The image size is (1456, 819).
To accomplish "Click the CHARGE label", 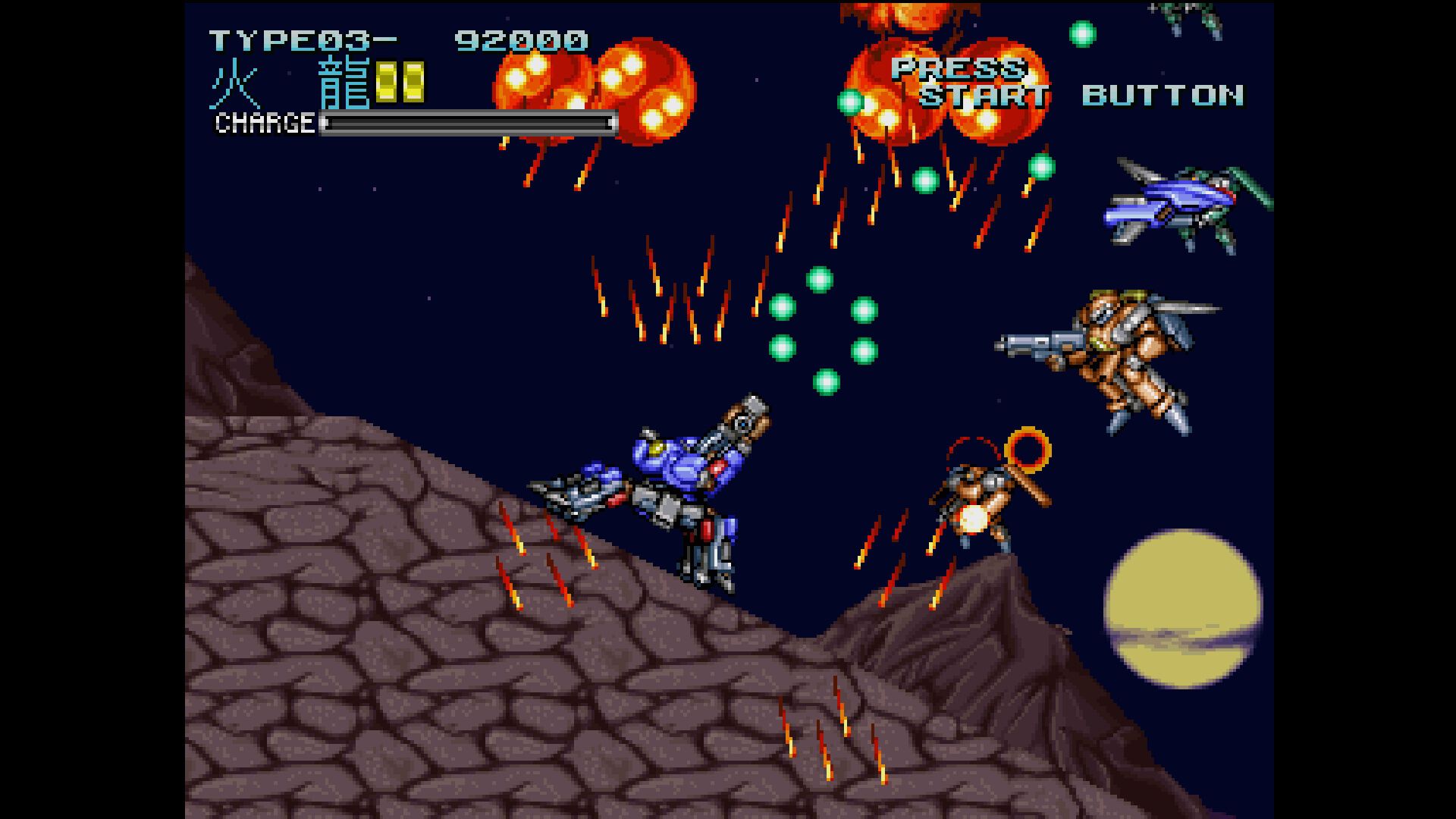I will click(x=264, y=123).
